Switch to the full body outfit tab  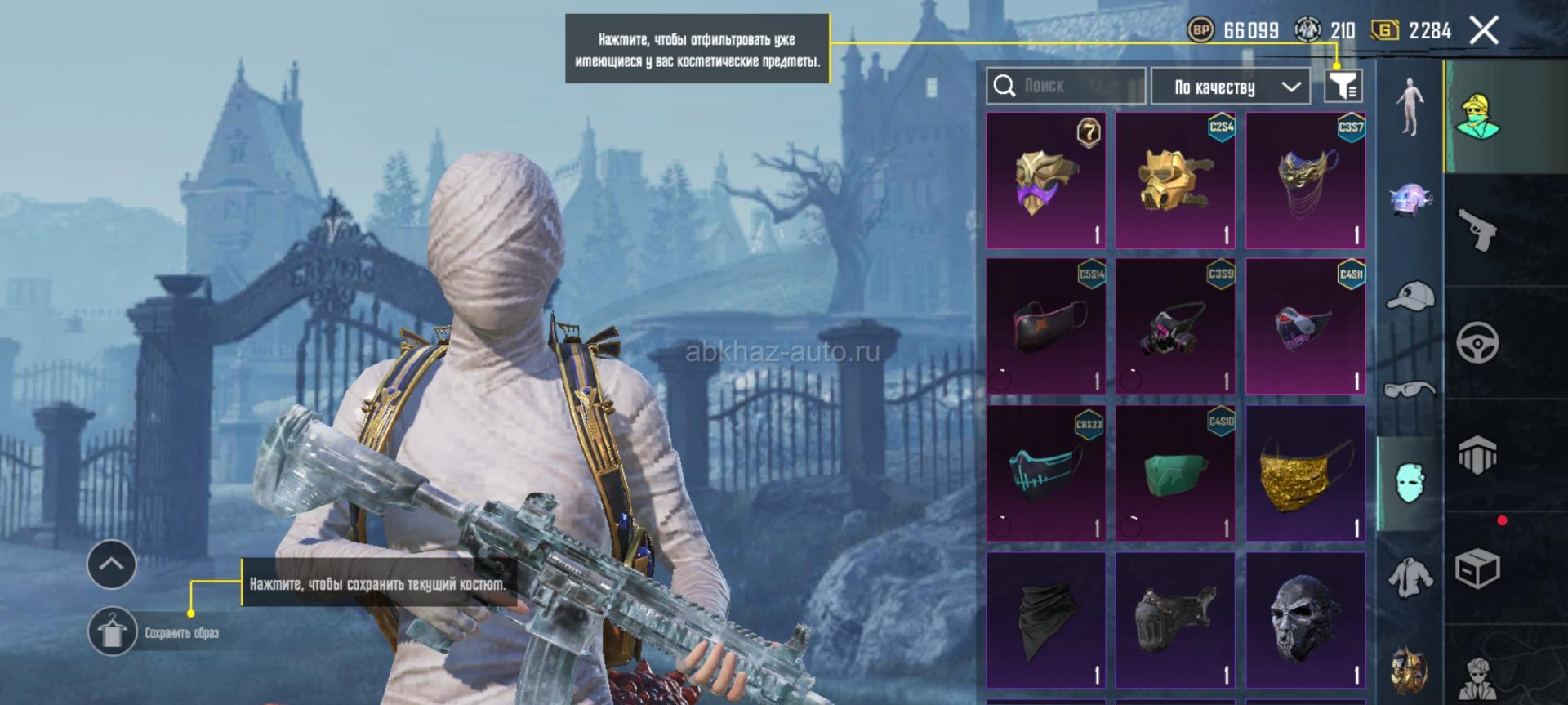1410,106
